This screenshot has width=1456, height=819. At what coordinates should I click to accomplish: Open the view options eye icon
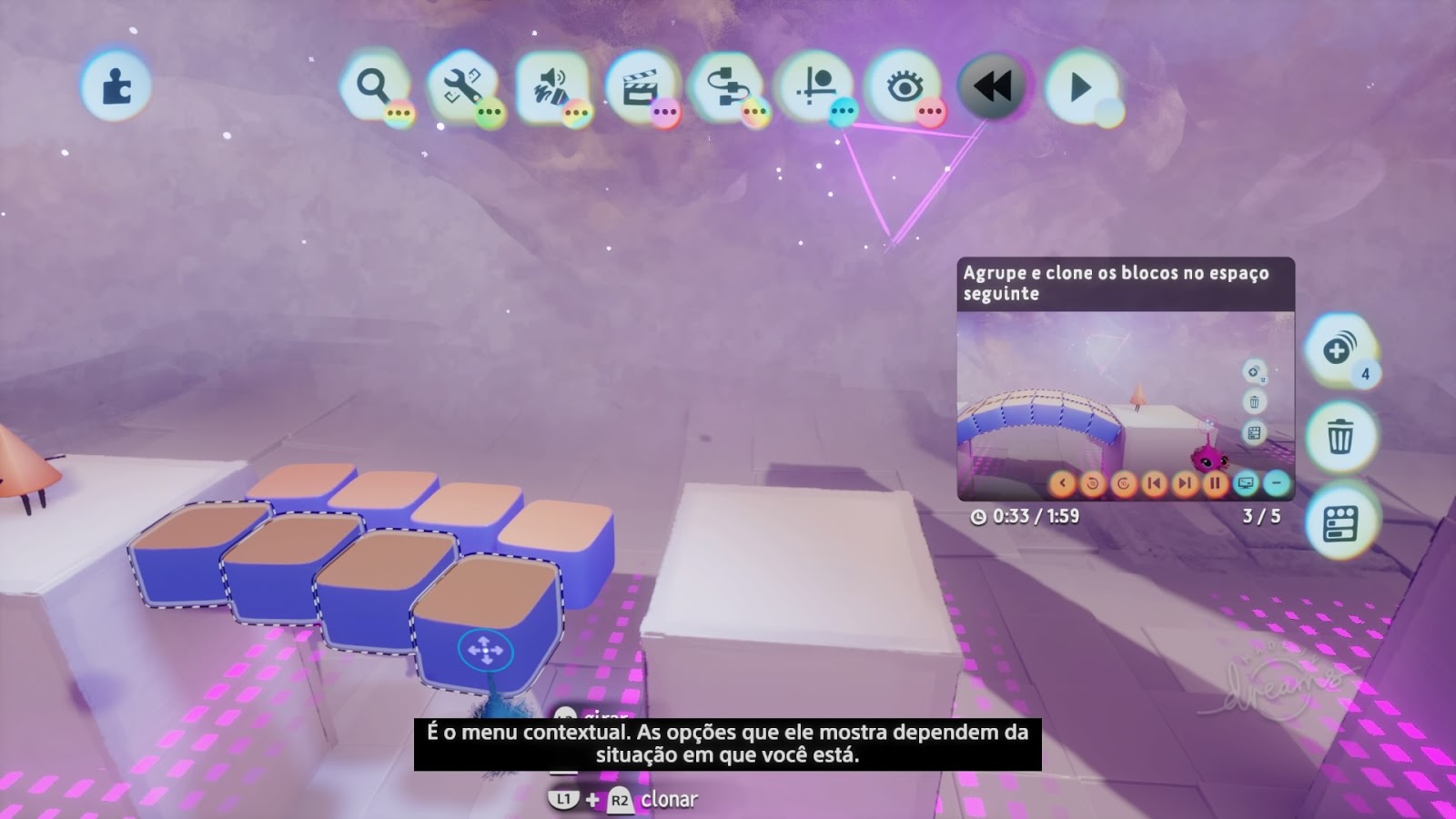click(x=903, y=85)
